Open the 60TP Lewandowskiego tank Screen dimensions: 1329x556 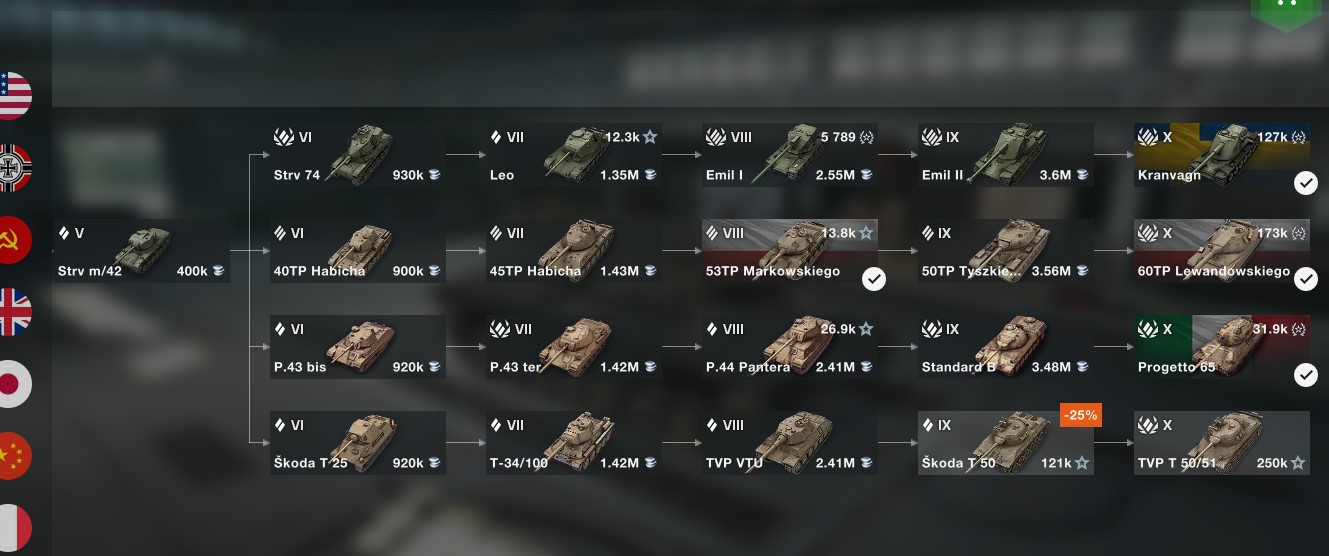pyautogui.click(x=1221, y=251)
